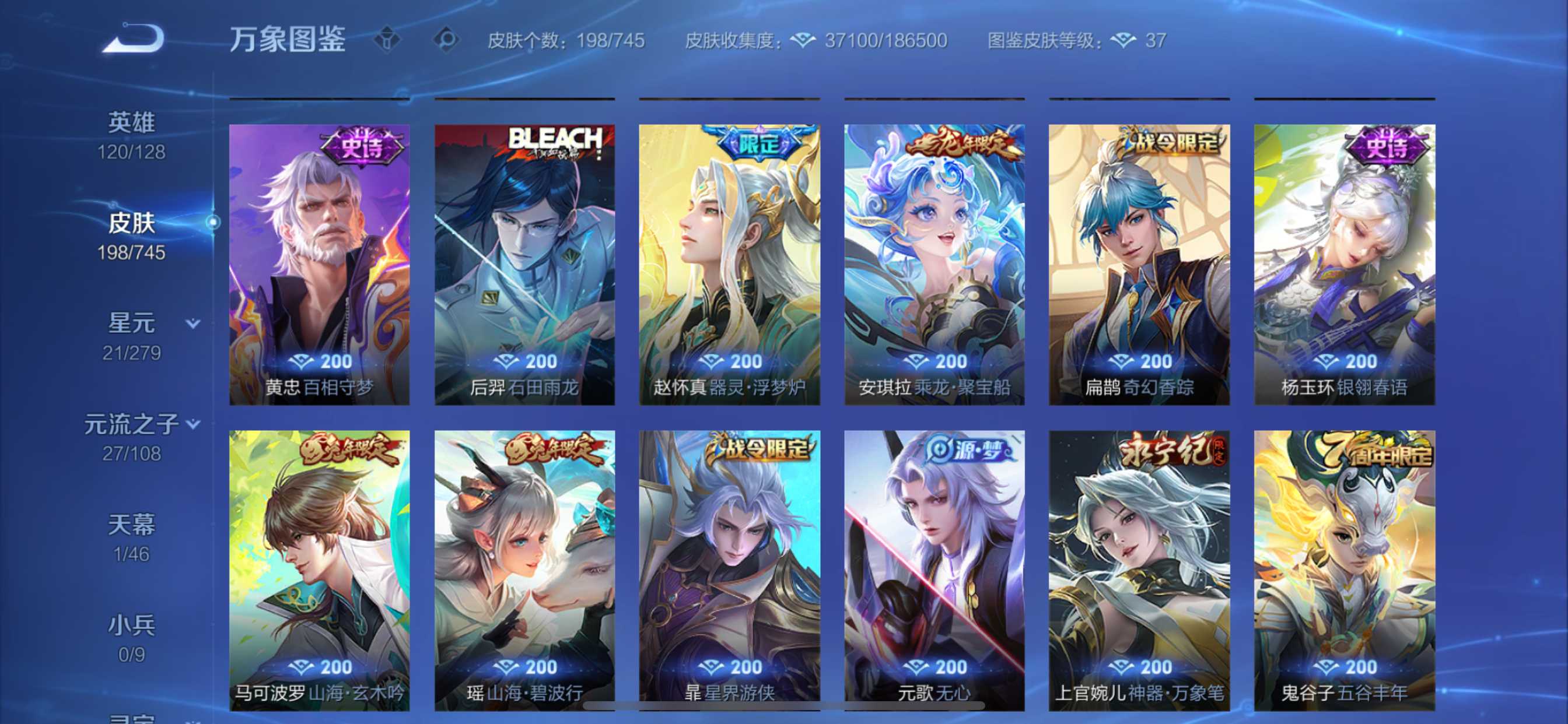View 黄忠 百相守梦 skin card
Image resolution: width=1568 pixels, height=724 pixels.
coord(320,265)
